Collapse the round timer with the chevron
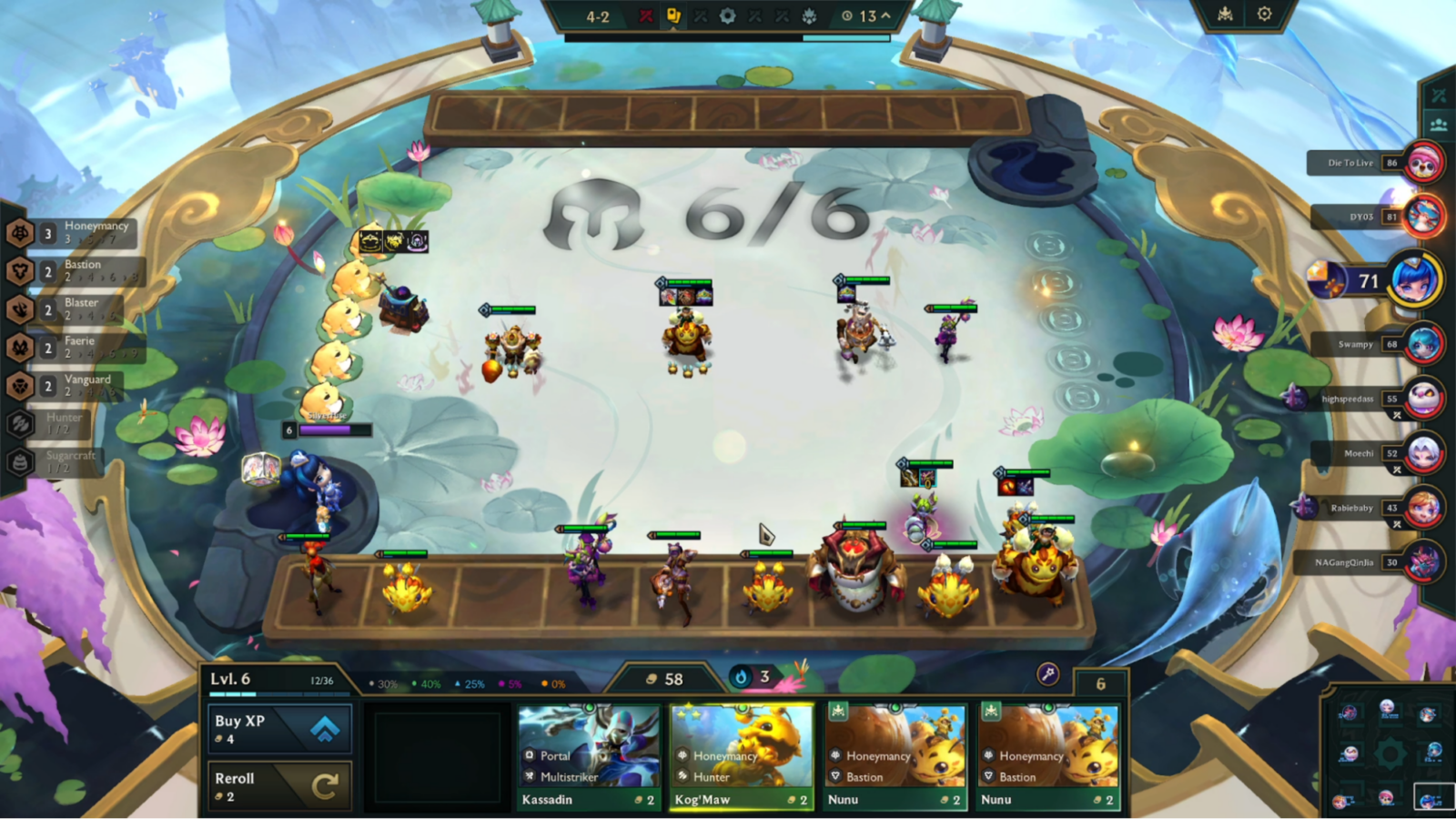 pos(884,15)
